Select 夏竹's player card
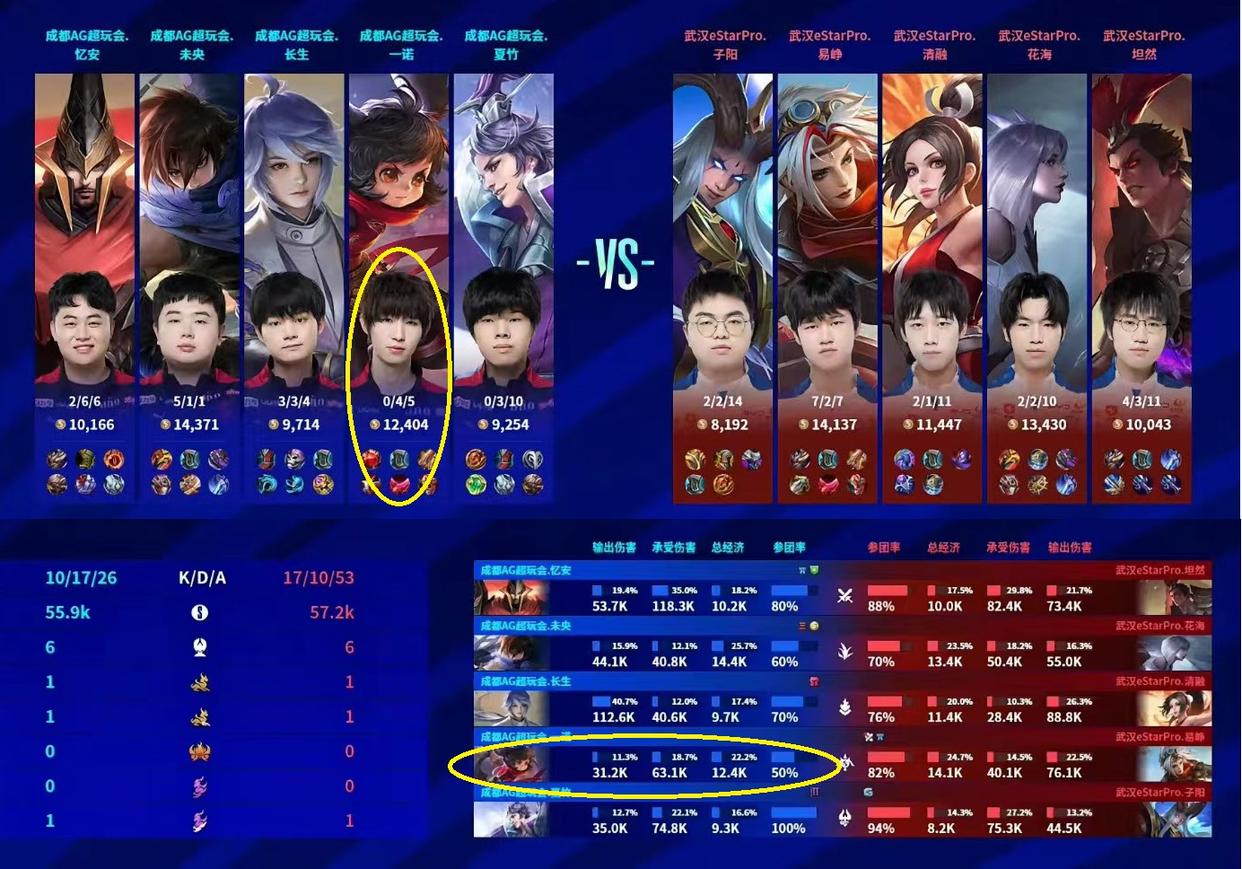 503,285
